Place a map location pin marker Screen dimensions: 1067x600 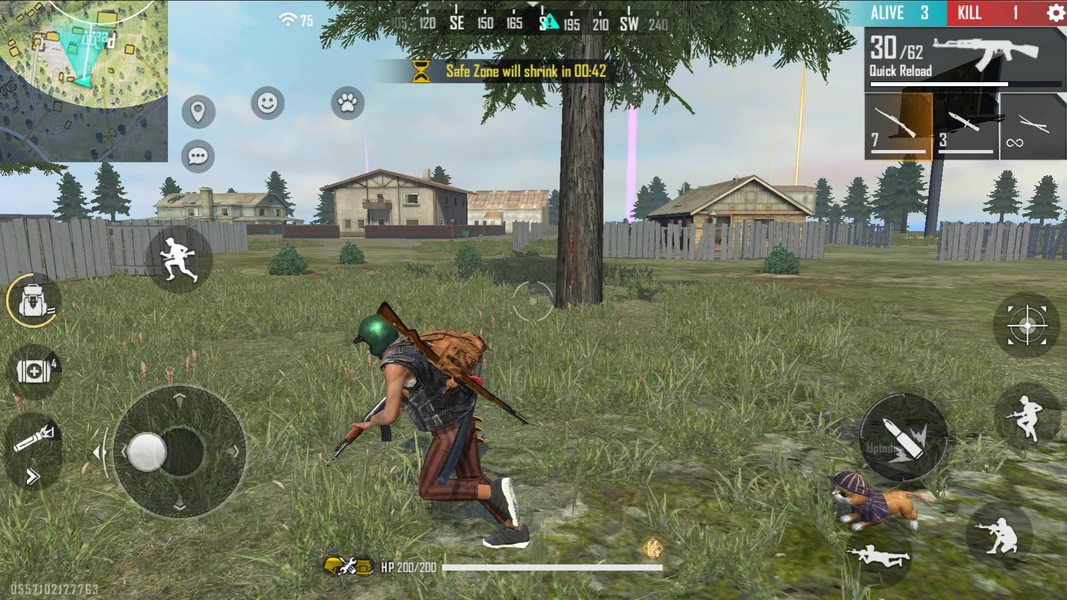(x=198, y=111)
